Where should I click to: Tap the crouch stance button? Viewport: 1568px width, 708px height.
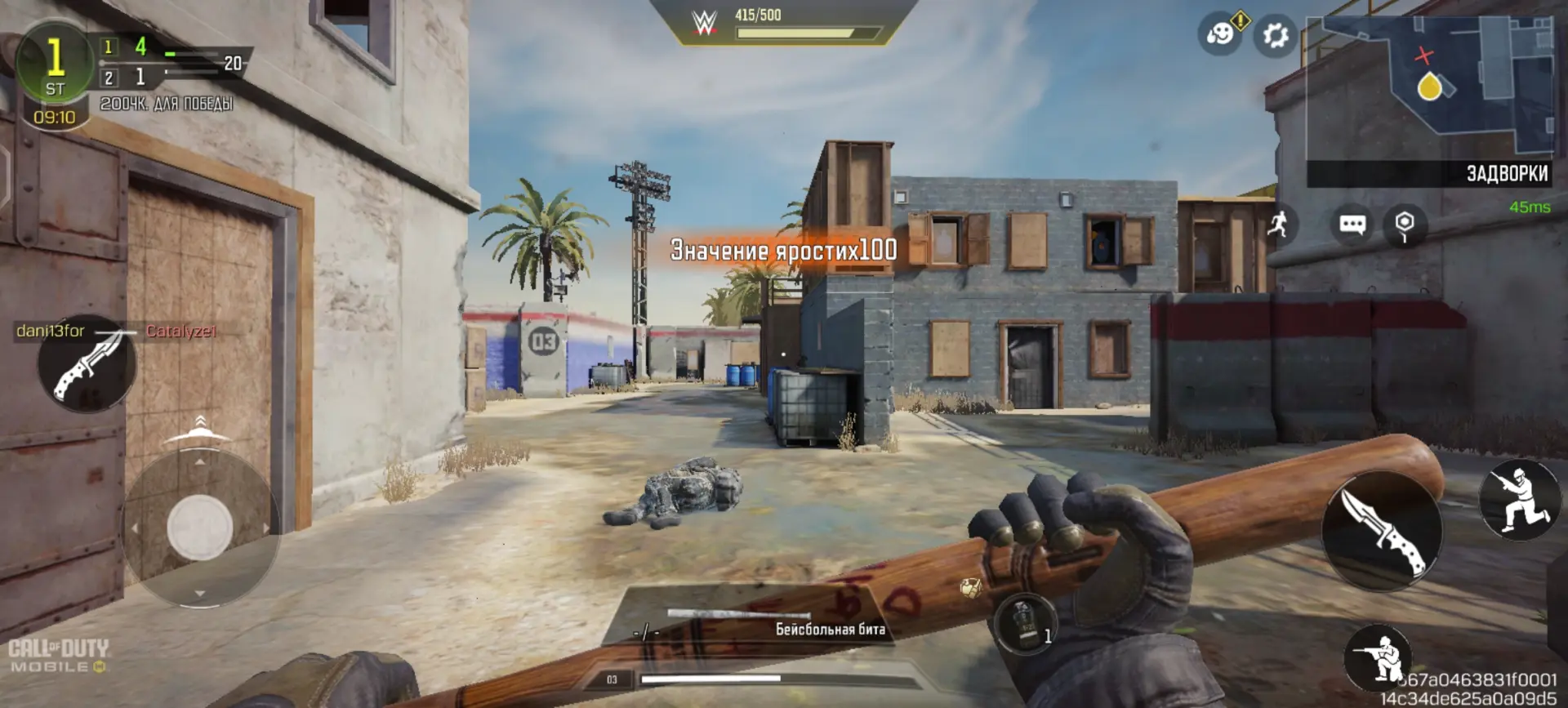pyautogui.click(x=1518, y=500)
